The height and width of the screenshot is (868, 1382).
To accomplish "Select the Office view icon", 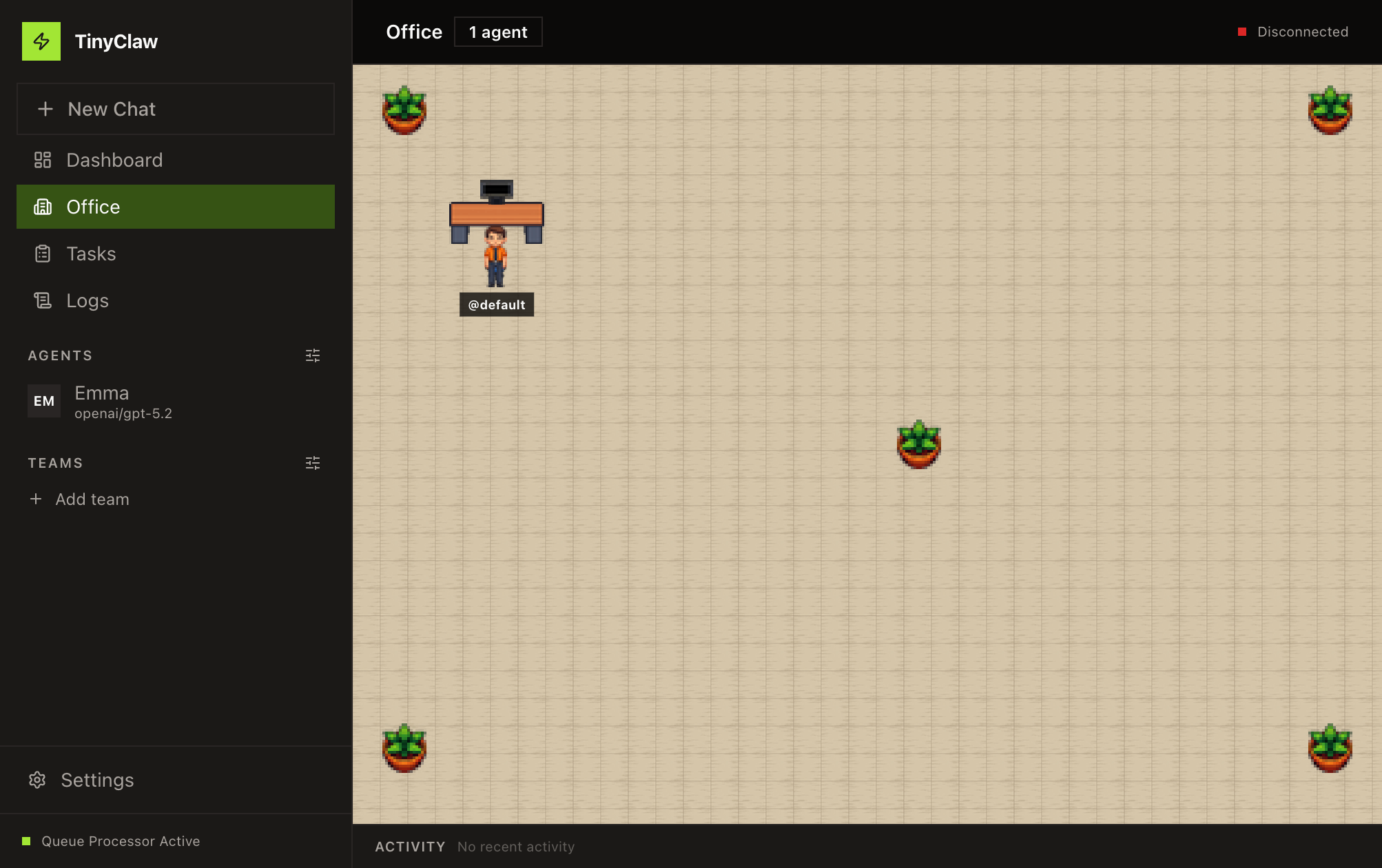I will pyautogui.click(x=43, y=207).
